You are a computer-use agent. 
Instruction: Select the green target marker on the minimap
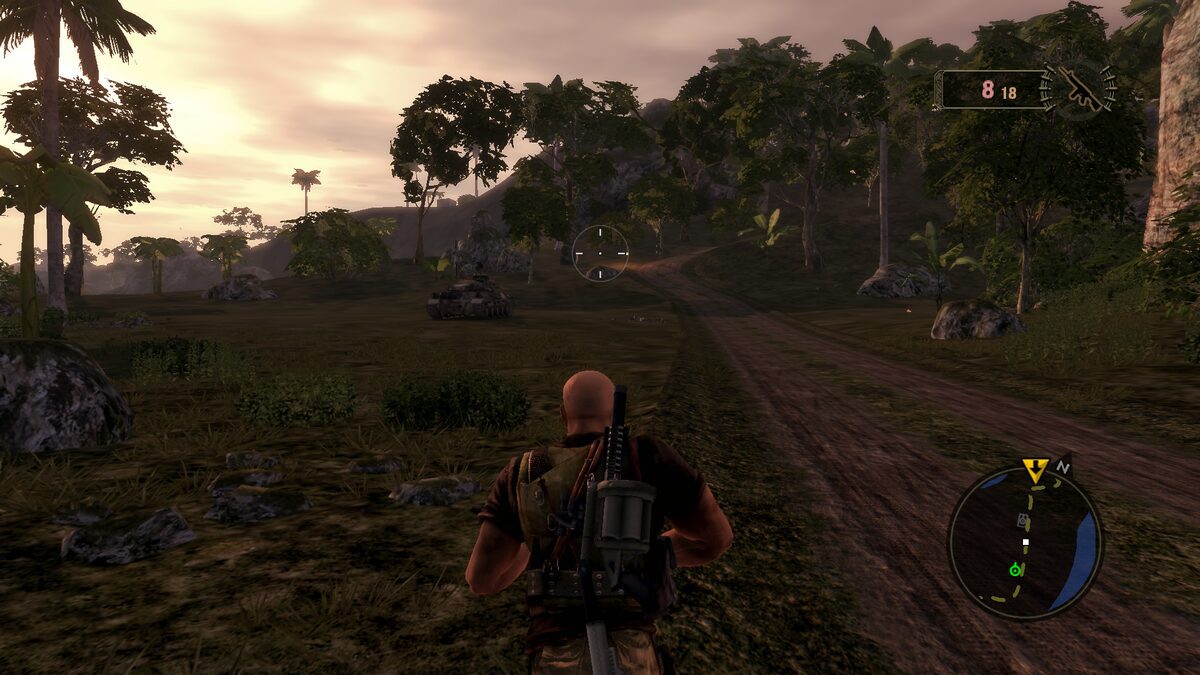point(1016,570)
